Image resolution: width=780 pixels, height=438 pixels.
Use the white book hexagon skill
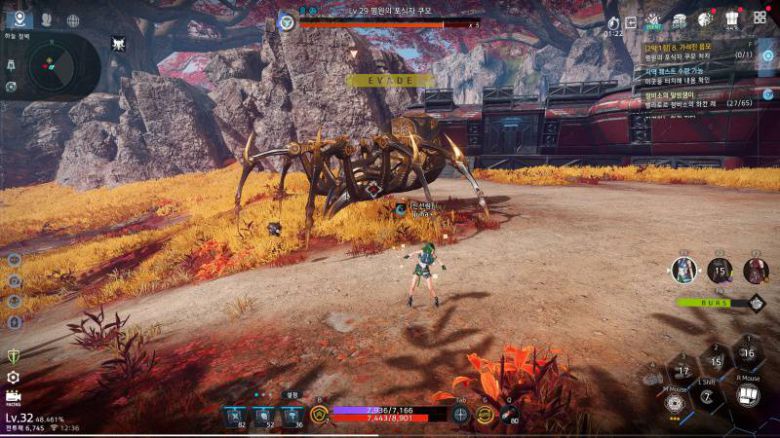click(748, 394)
